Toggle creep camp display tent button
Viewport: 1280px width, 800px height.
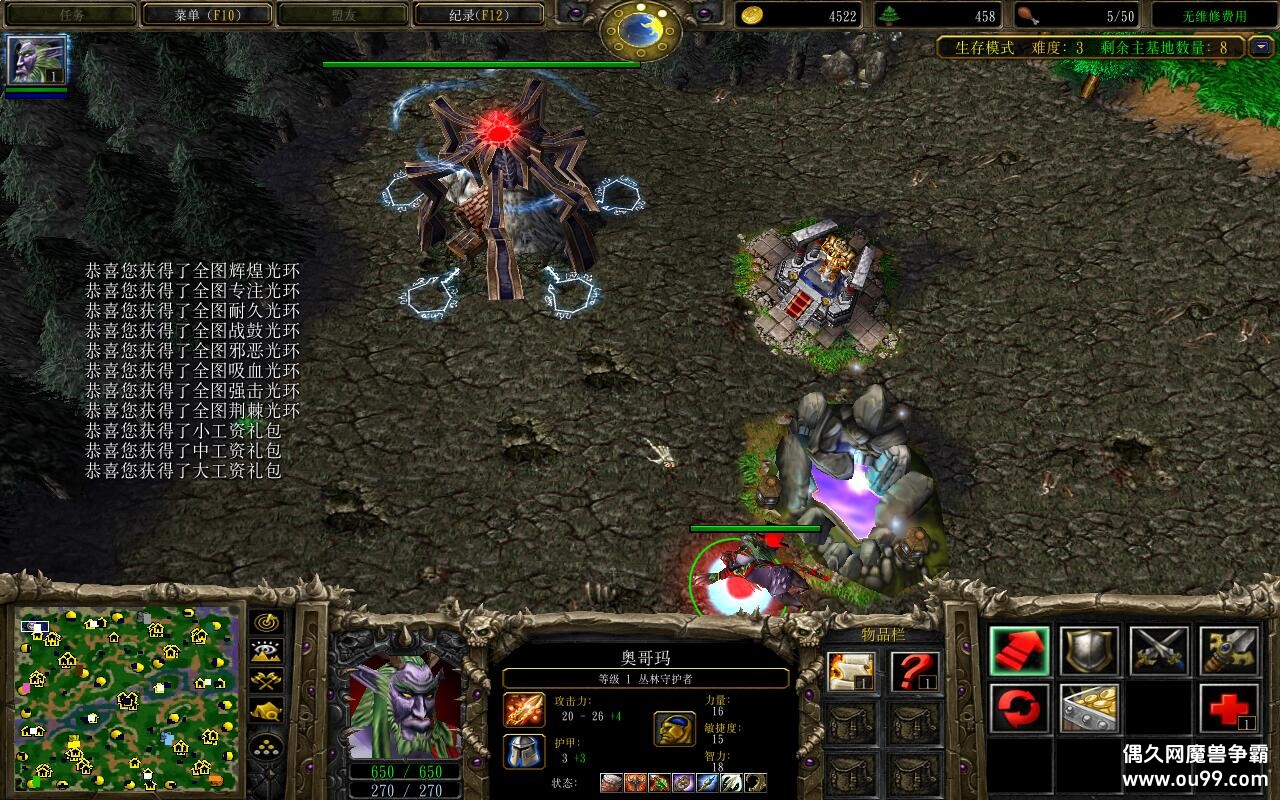[266, 711]
